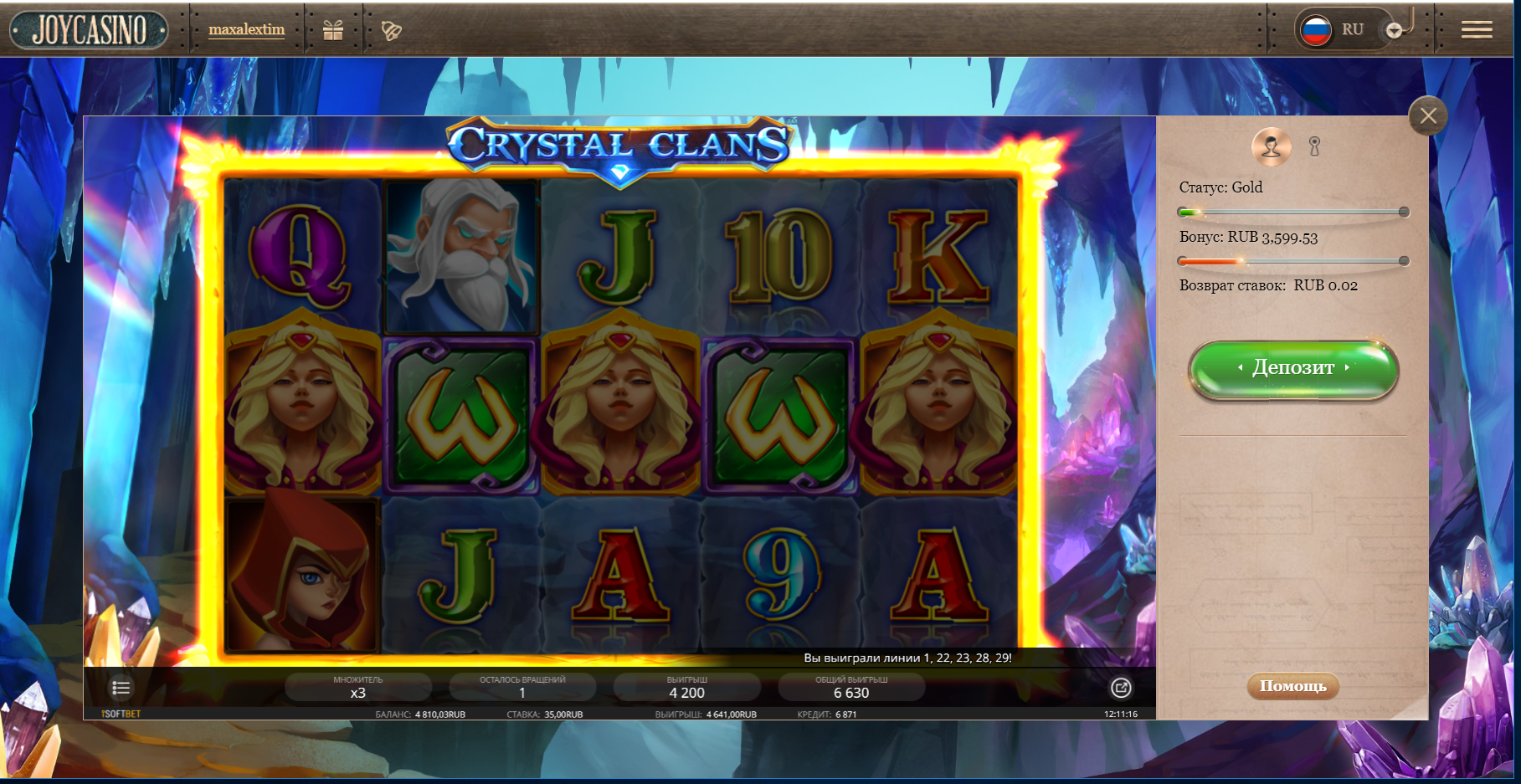Select the player avatar profile icon
Screen dimensions: 1521x784
point(1271,146)
